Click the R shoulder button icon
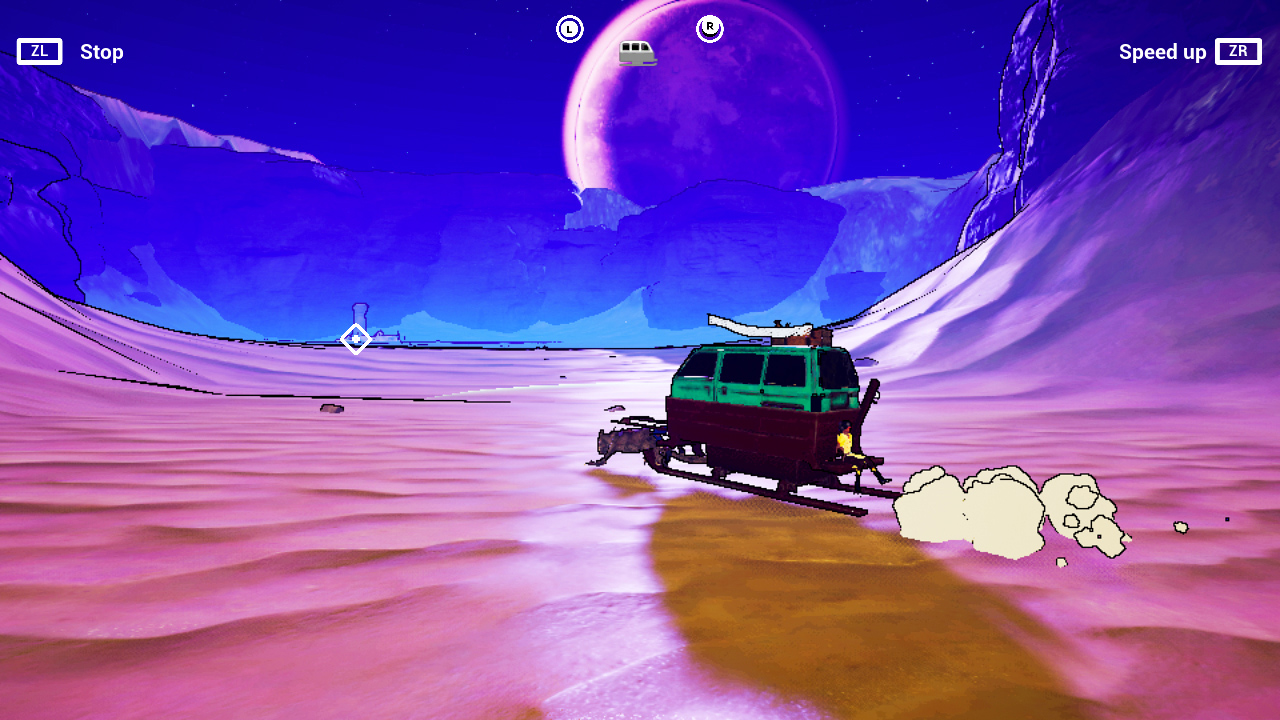The height and width of the screenshot is (720, 1280). click(710, 29)
